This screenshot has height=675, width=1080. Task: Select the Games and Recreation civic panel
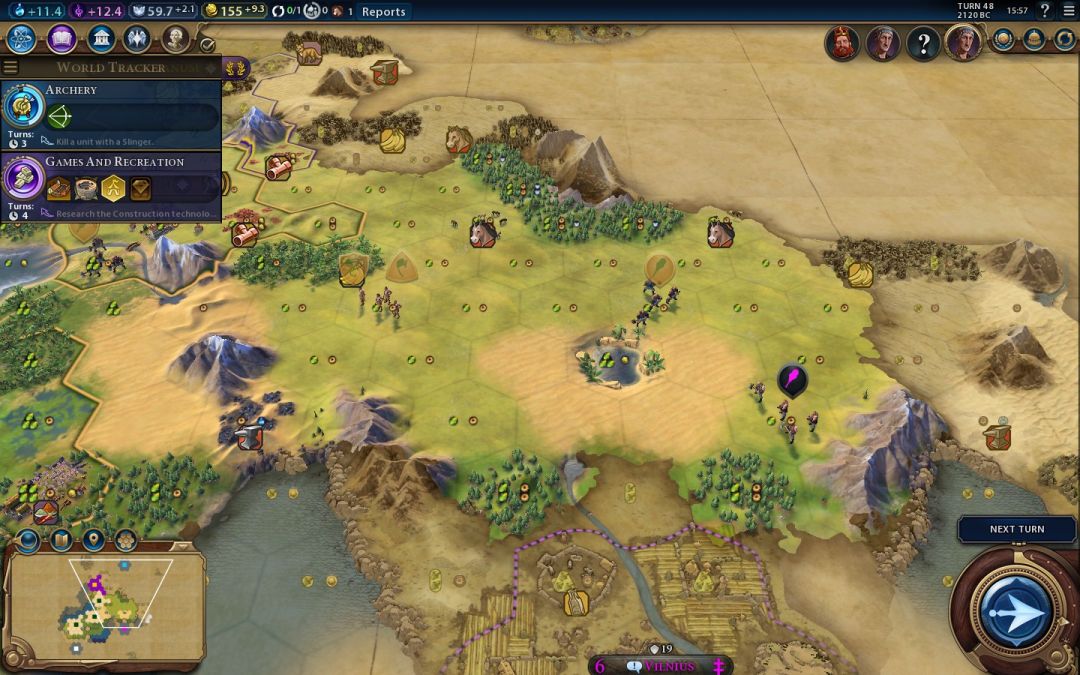tap(110, 186)
